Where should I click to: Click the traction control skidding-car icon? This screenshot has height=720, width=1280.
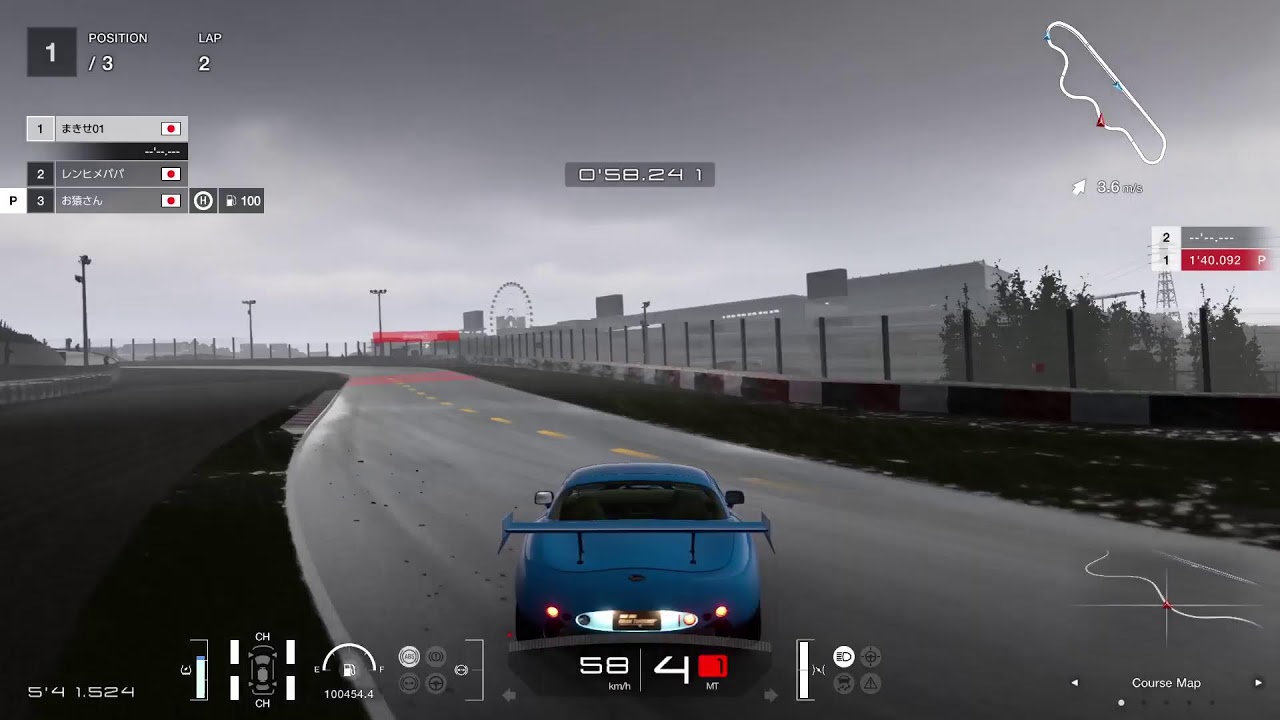pyautogui.click(x=843, y=684)
